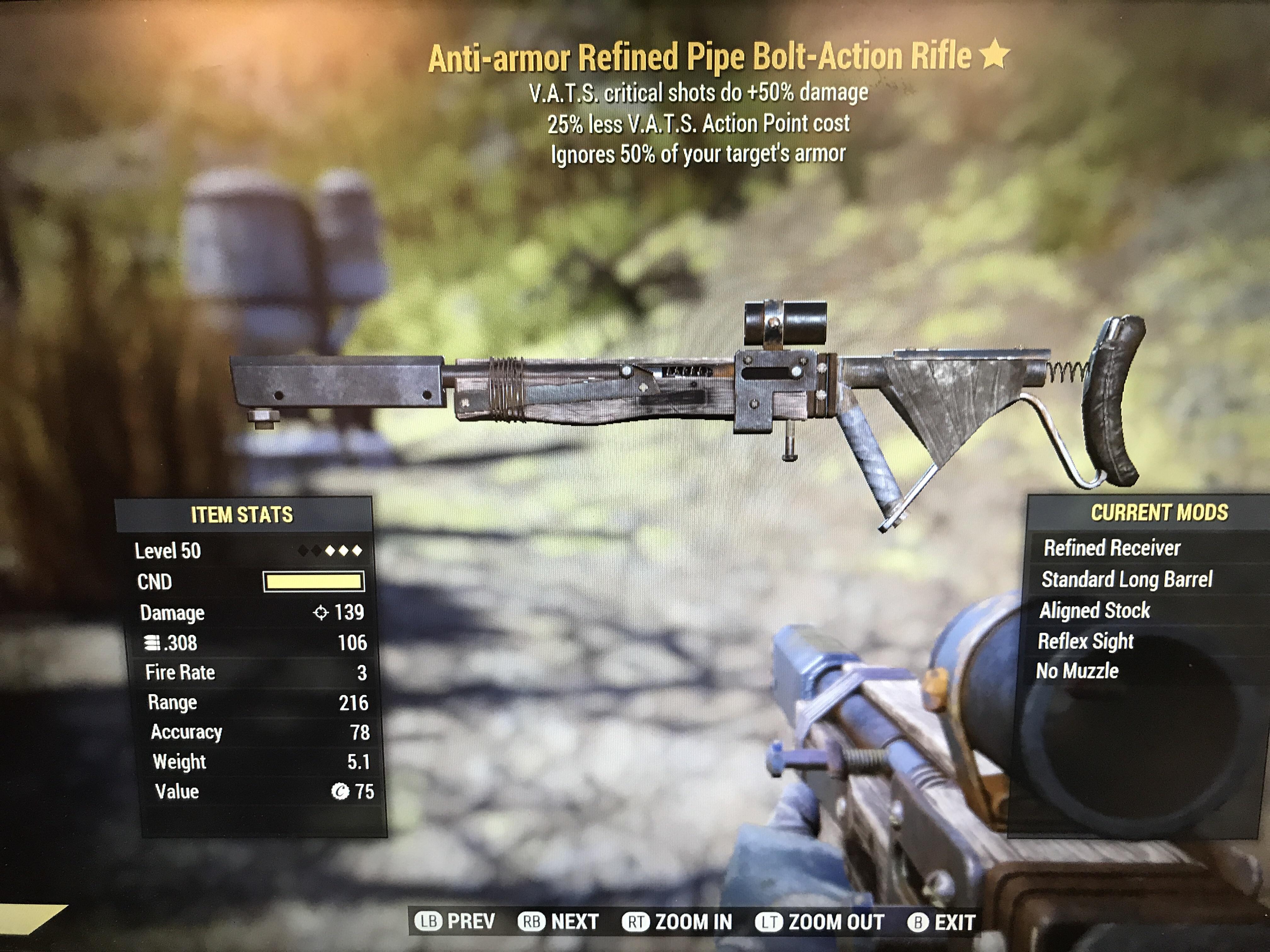Click the RB controller button icon
This screenshot has width=1270, height=952.
tap(532, 918)
